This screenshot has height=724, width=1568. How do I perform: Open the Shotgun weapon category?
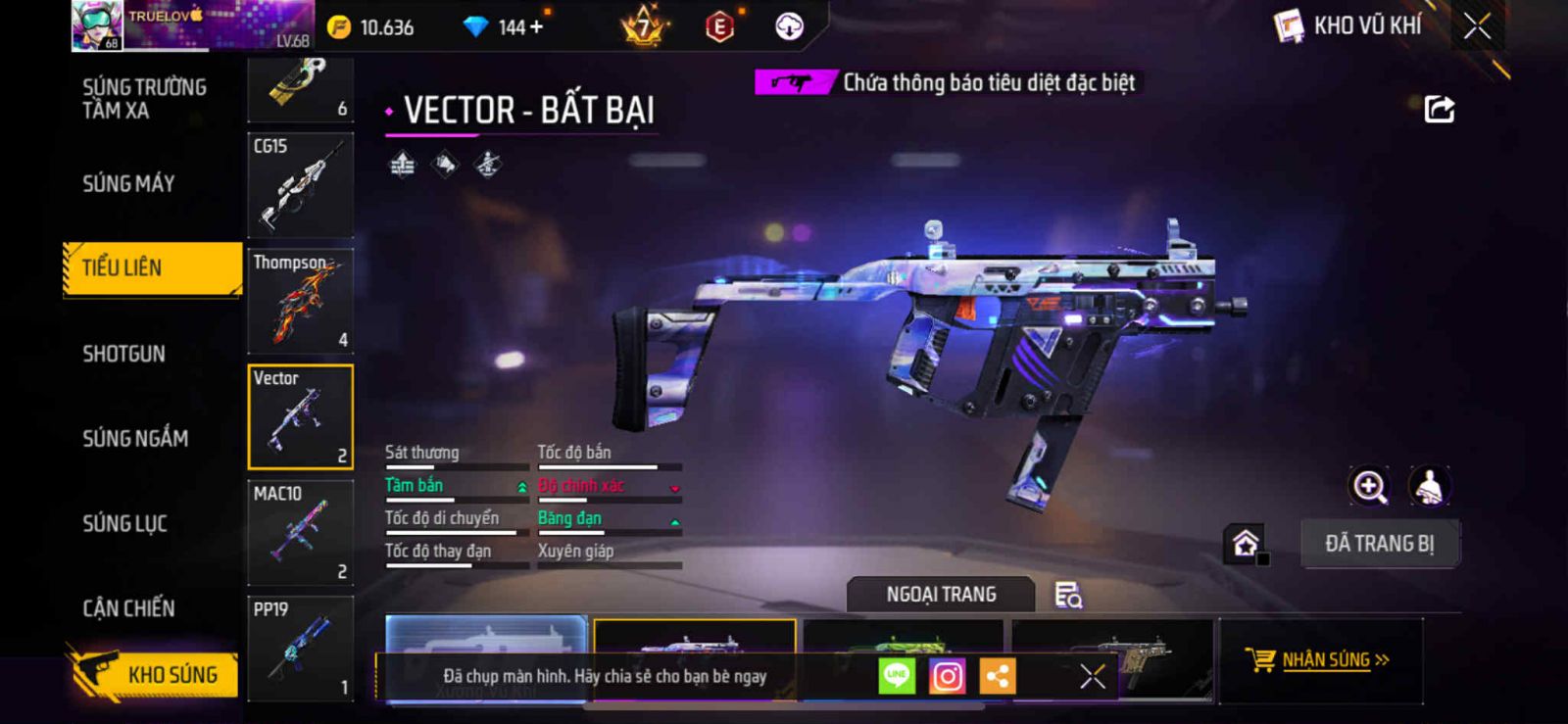[123, 354]
